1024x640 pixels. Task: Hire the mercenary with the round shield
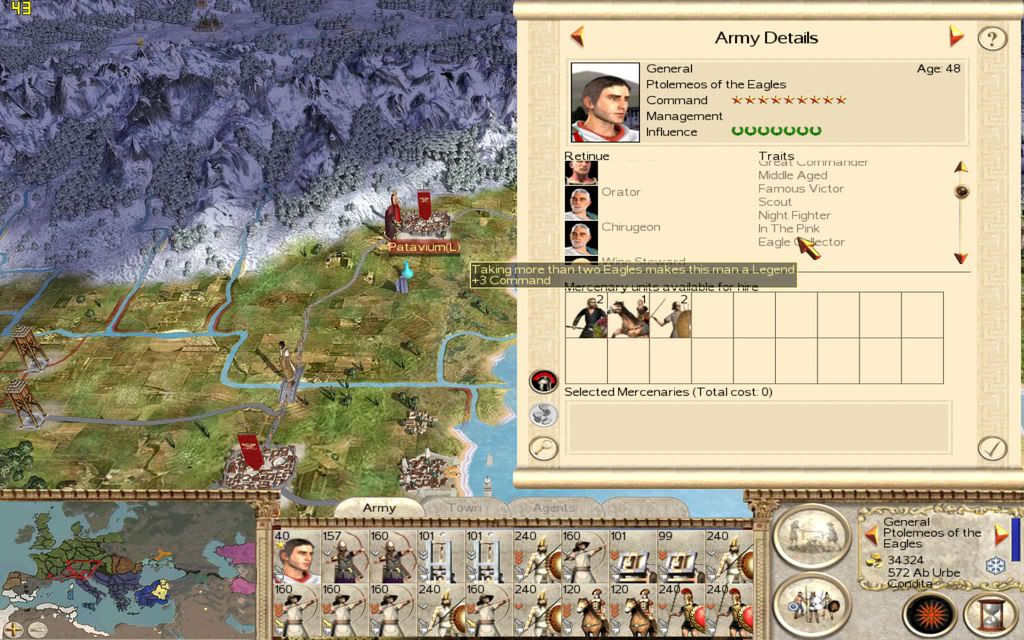click(x=670, y=315)
